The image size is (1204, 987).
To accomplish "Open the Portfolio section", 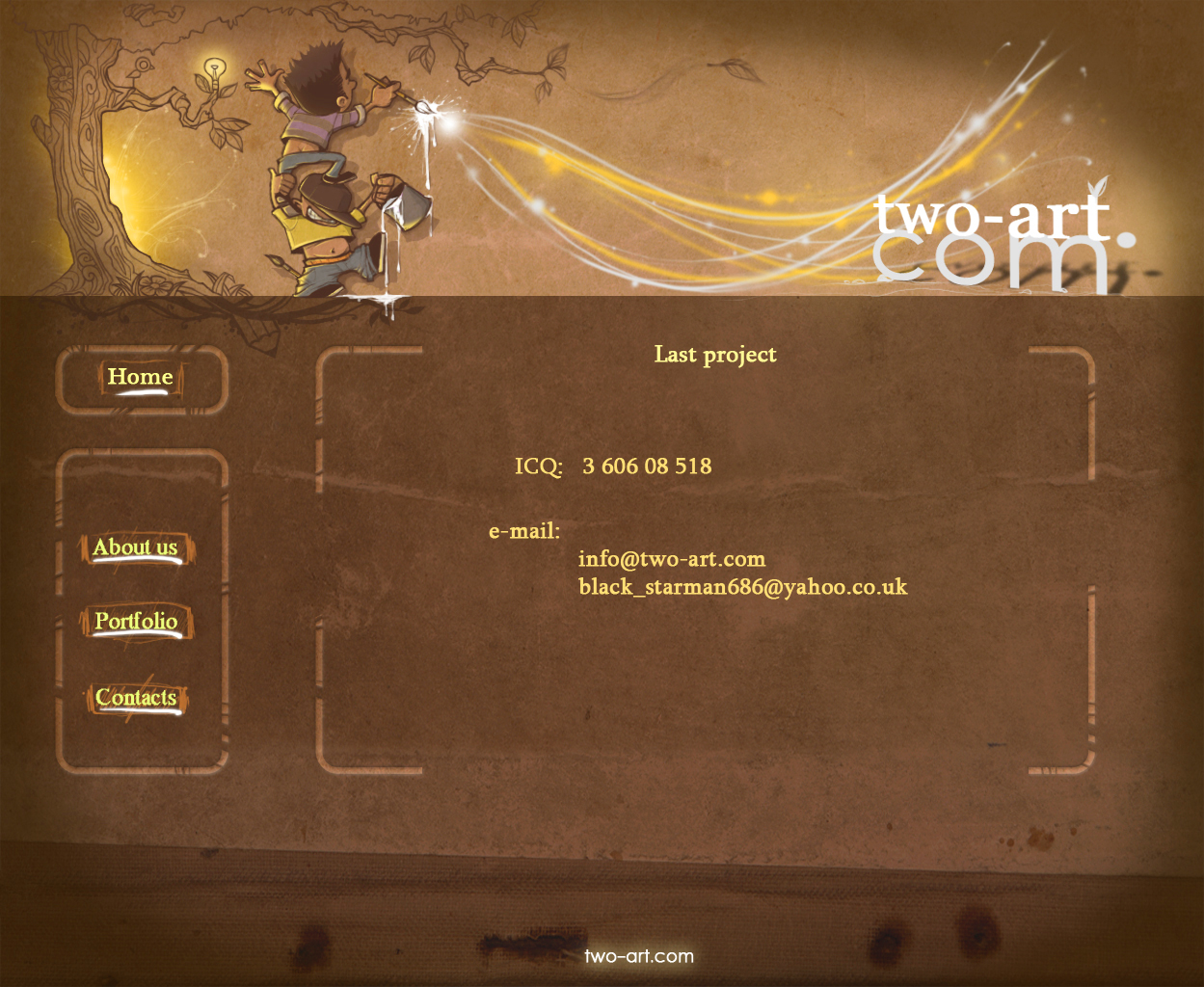I will click(x=136, y=621).
